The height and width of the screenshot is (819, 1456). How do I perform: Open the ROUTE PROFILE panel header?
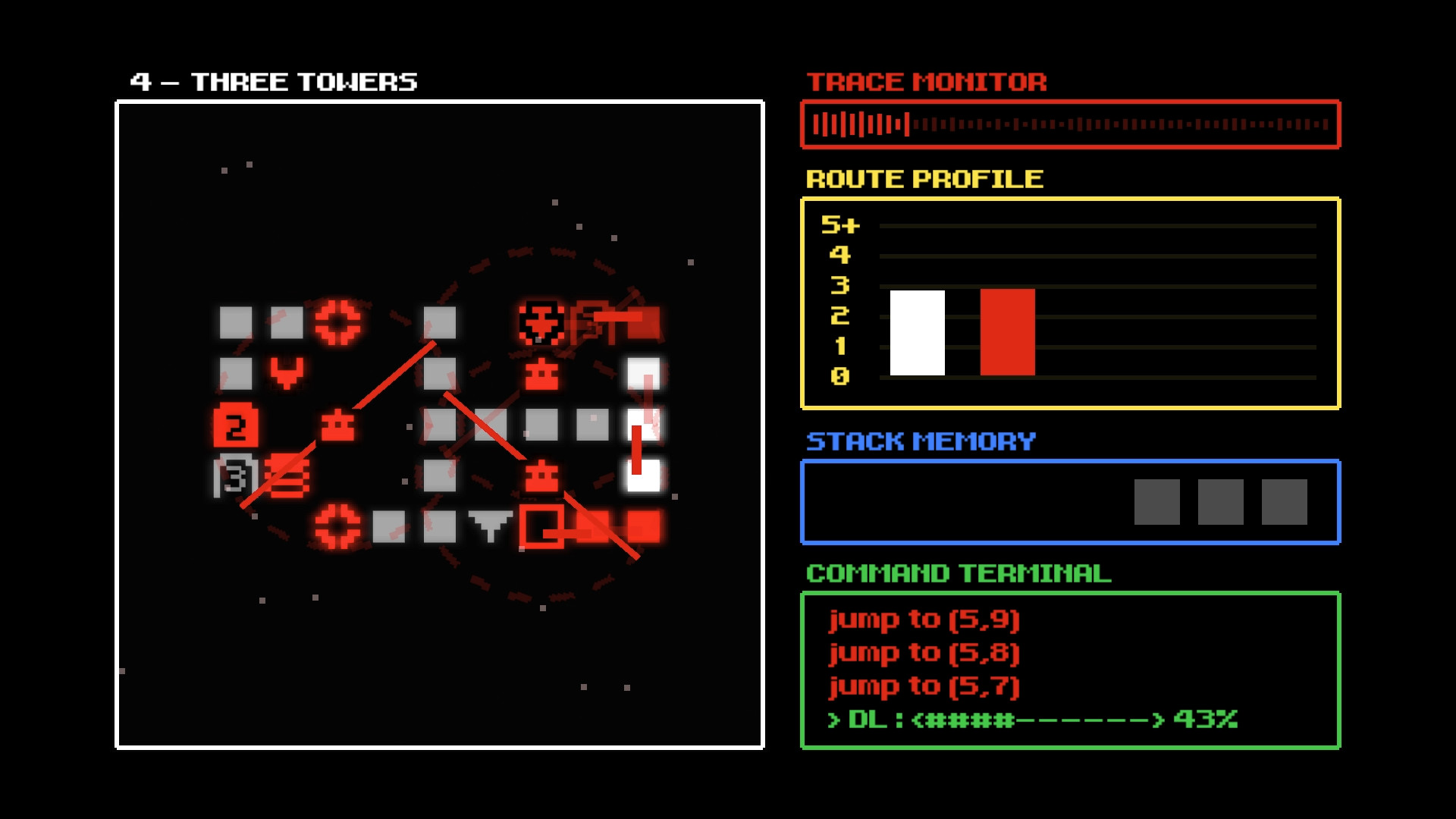coord(925,180)
